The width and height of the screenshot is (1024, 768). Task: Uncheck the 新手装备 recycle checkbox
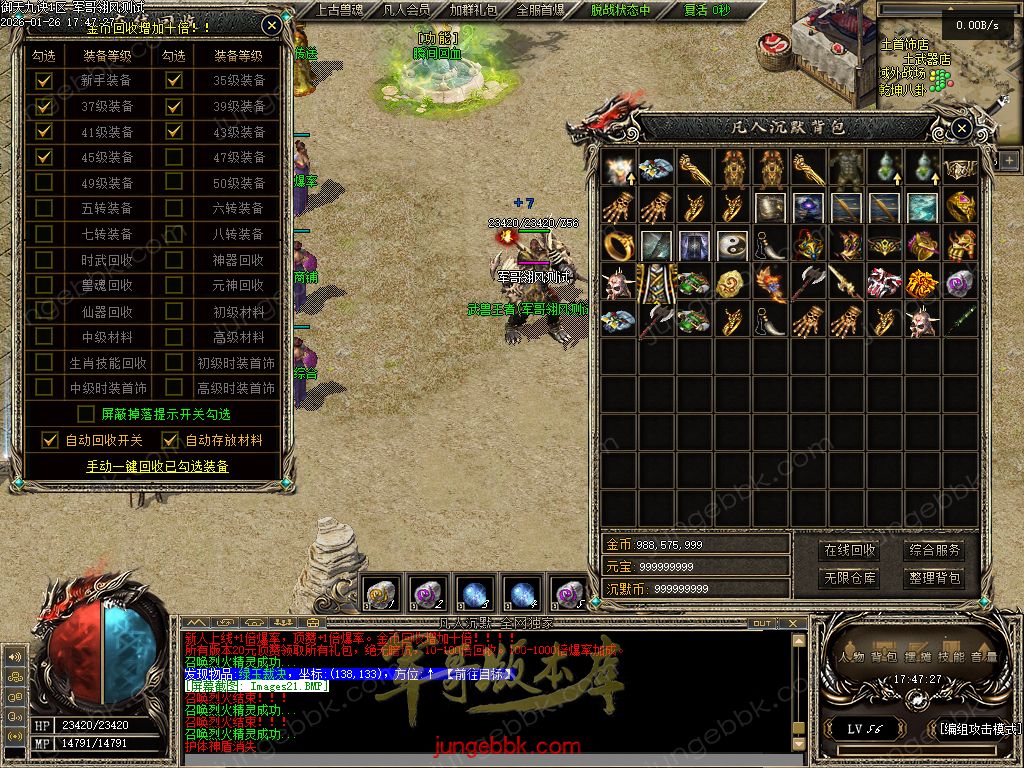pyautogui.click(x=44, y=81)
